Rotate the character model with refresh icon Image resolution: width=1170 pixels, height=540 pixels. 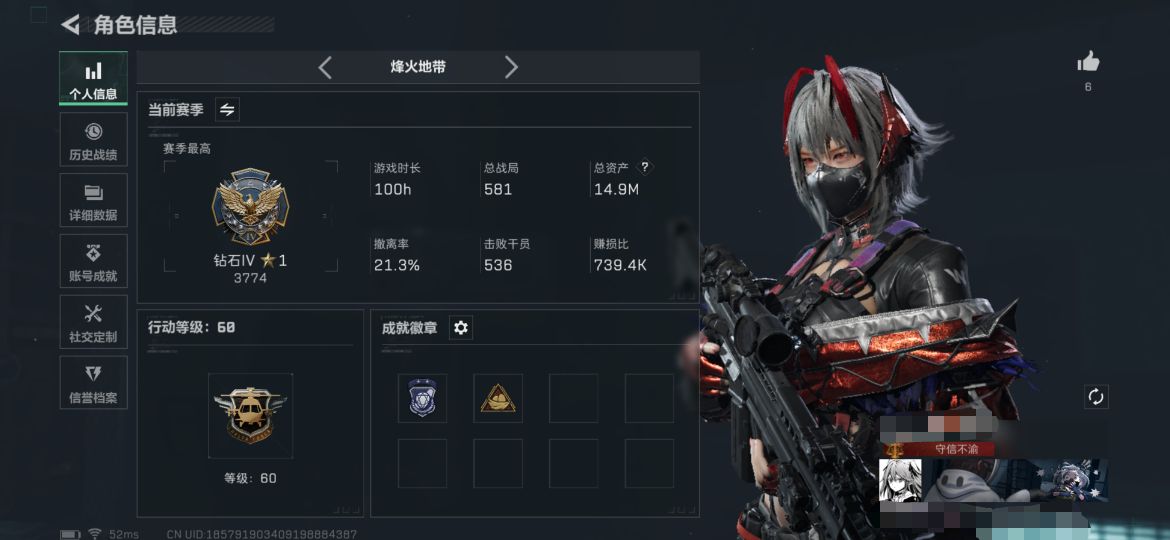click(1096, 397)
